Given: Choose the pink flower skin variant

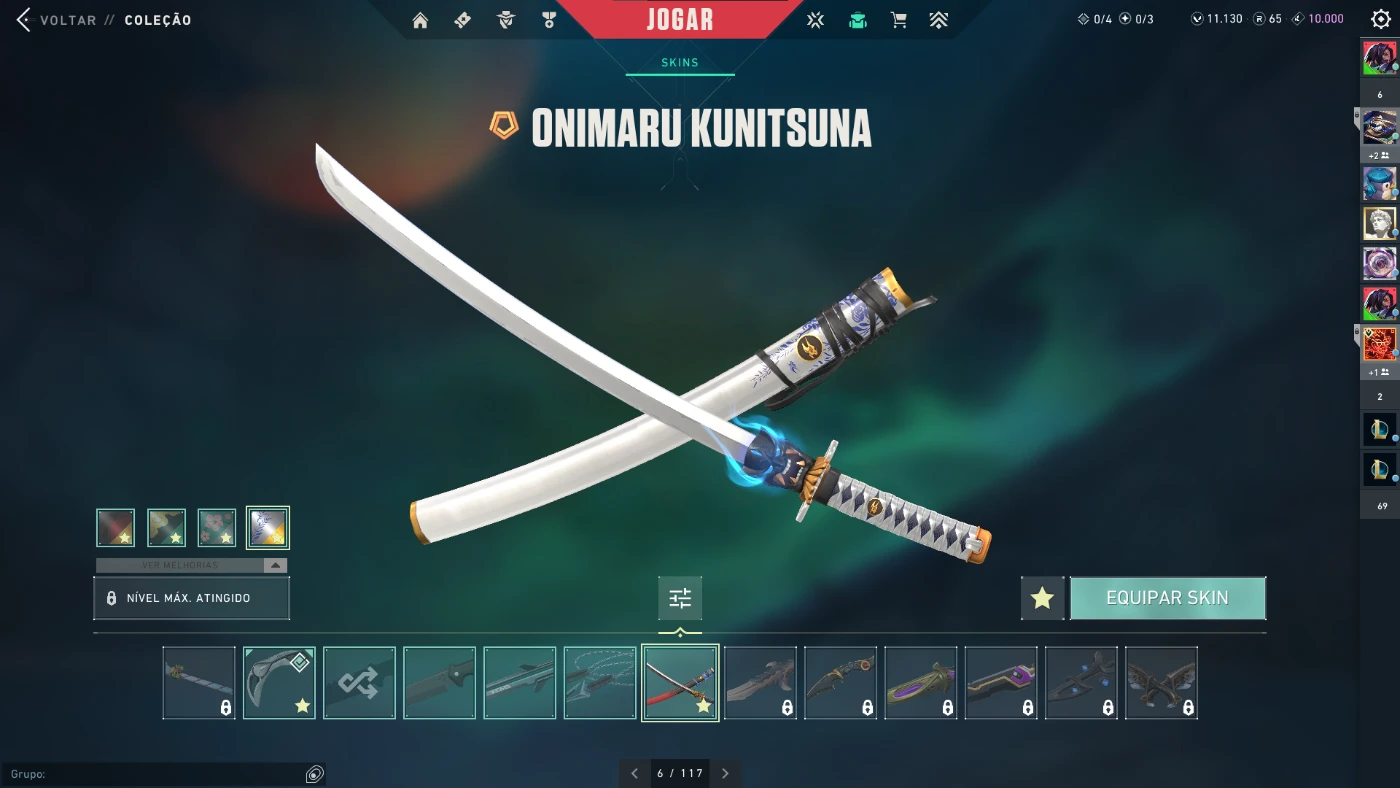Looking at the screenshot, I should click(x=217, y=527).
